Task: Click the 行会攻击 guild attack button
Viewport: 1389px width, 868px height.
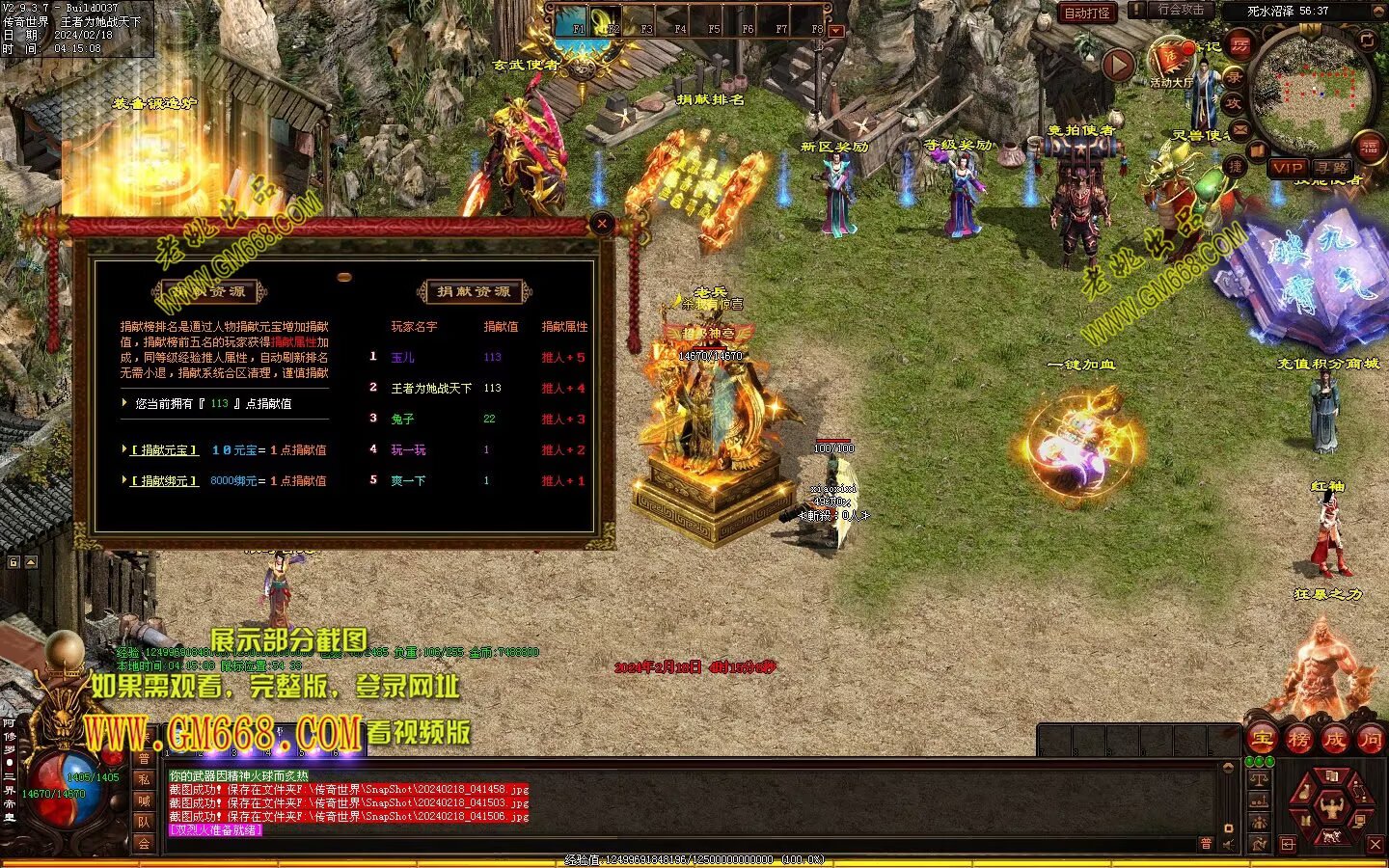Action: click(1180, 10)
